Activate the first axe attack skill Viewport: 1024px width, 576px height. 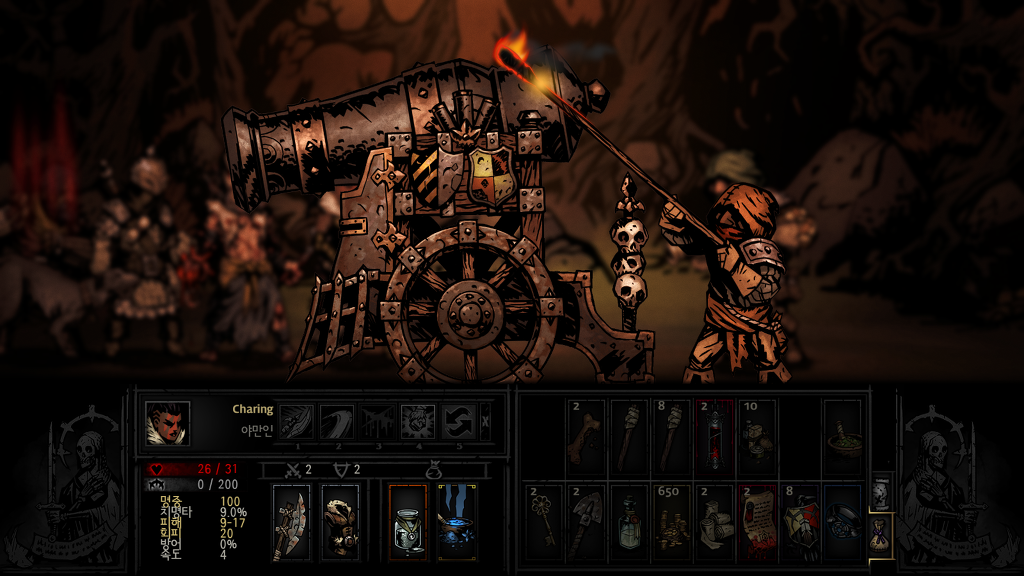(294, 422)
